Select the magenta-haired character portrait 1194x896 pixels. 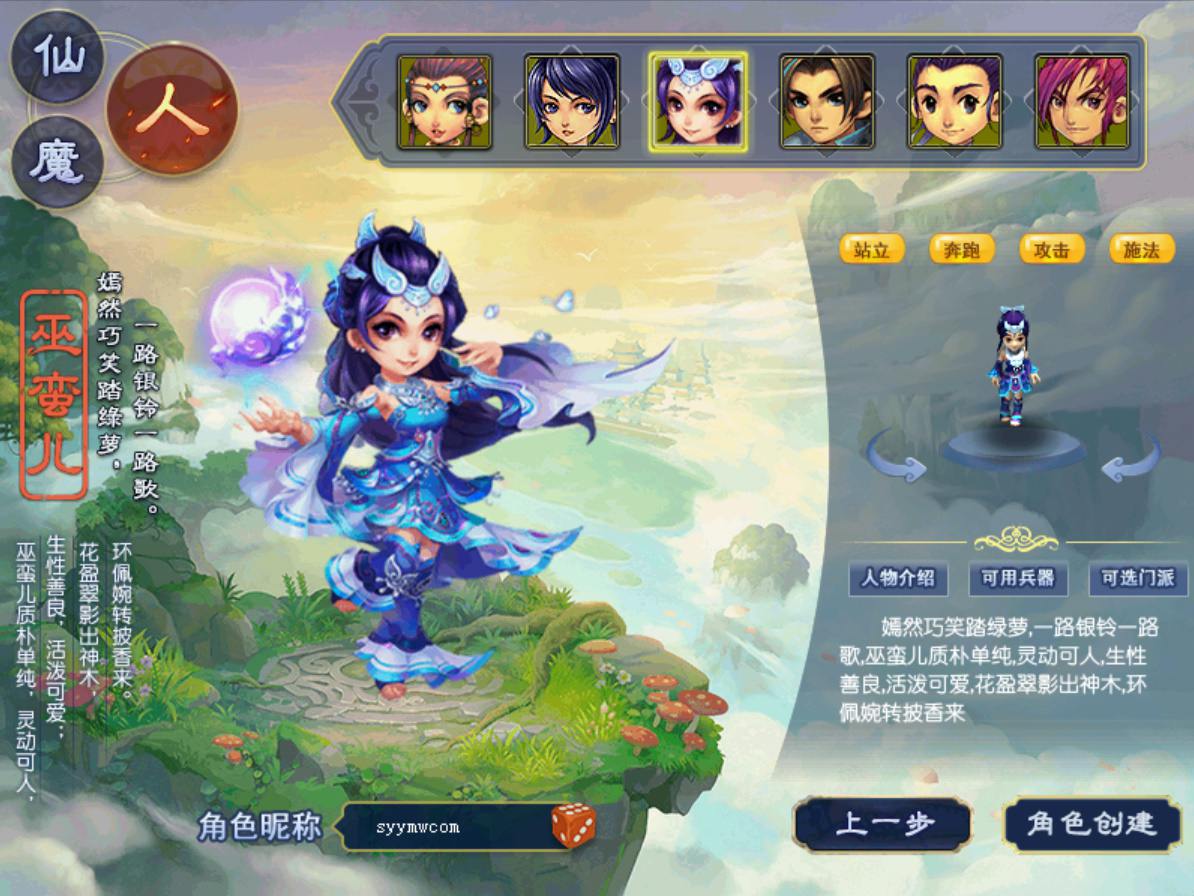(x=1082, y=101)
